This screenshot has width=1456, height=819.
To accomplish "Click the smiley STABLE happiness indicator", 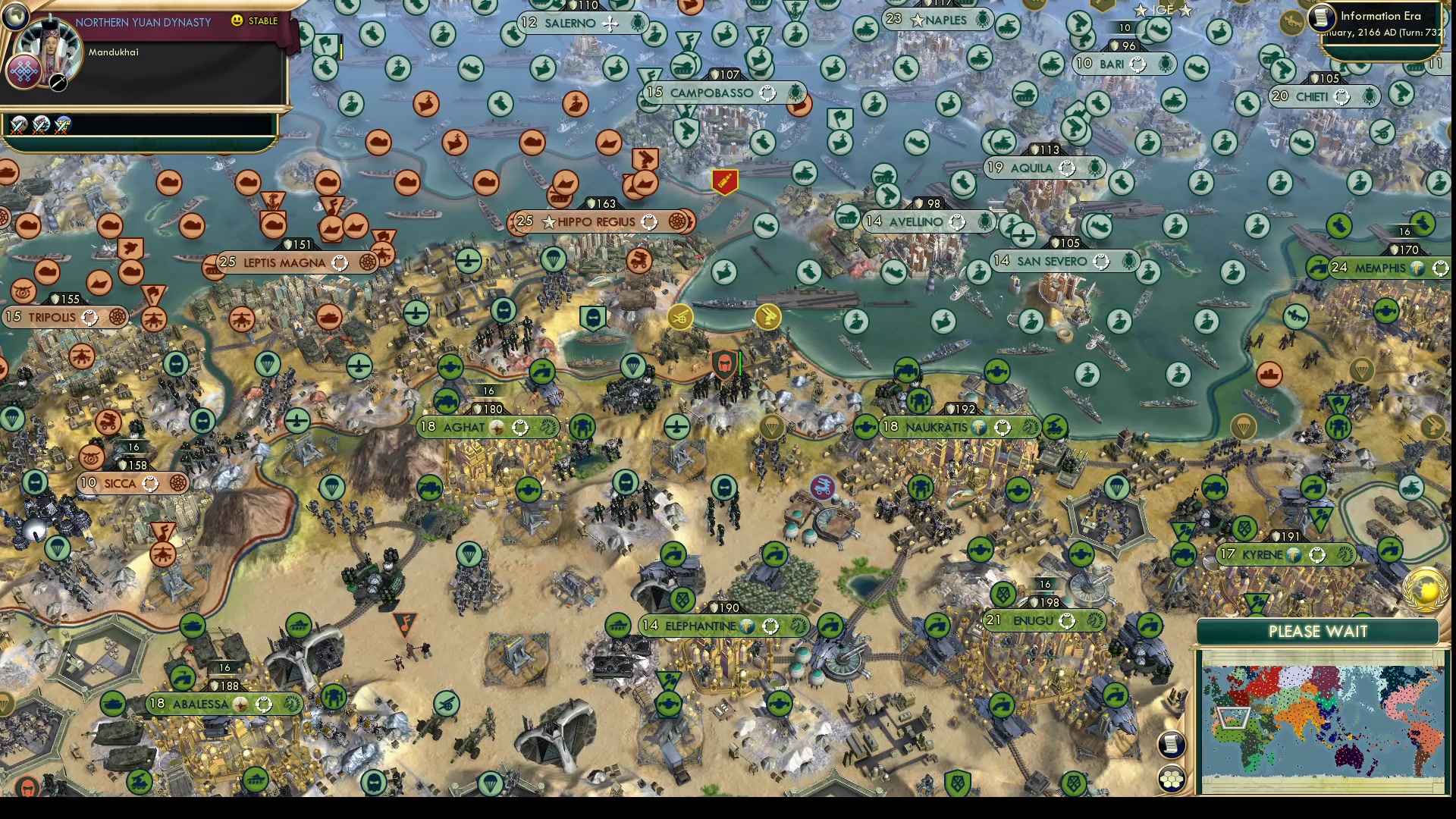I will 236,20.
